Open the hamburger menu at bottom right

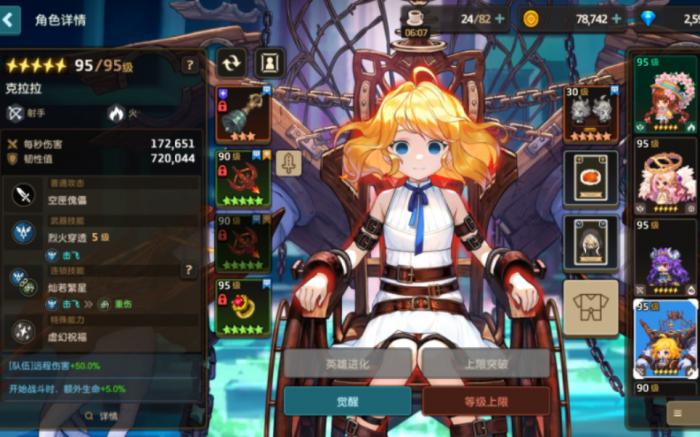pyautogui.click(x=680, y=412)
